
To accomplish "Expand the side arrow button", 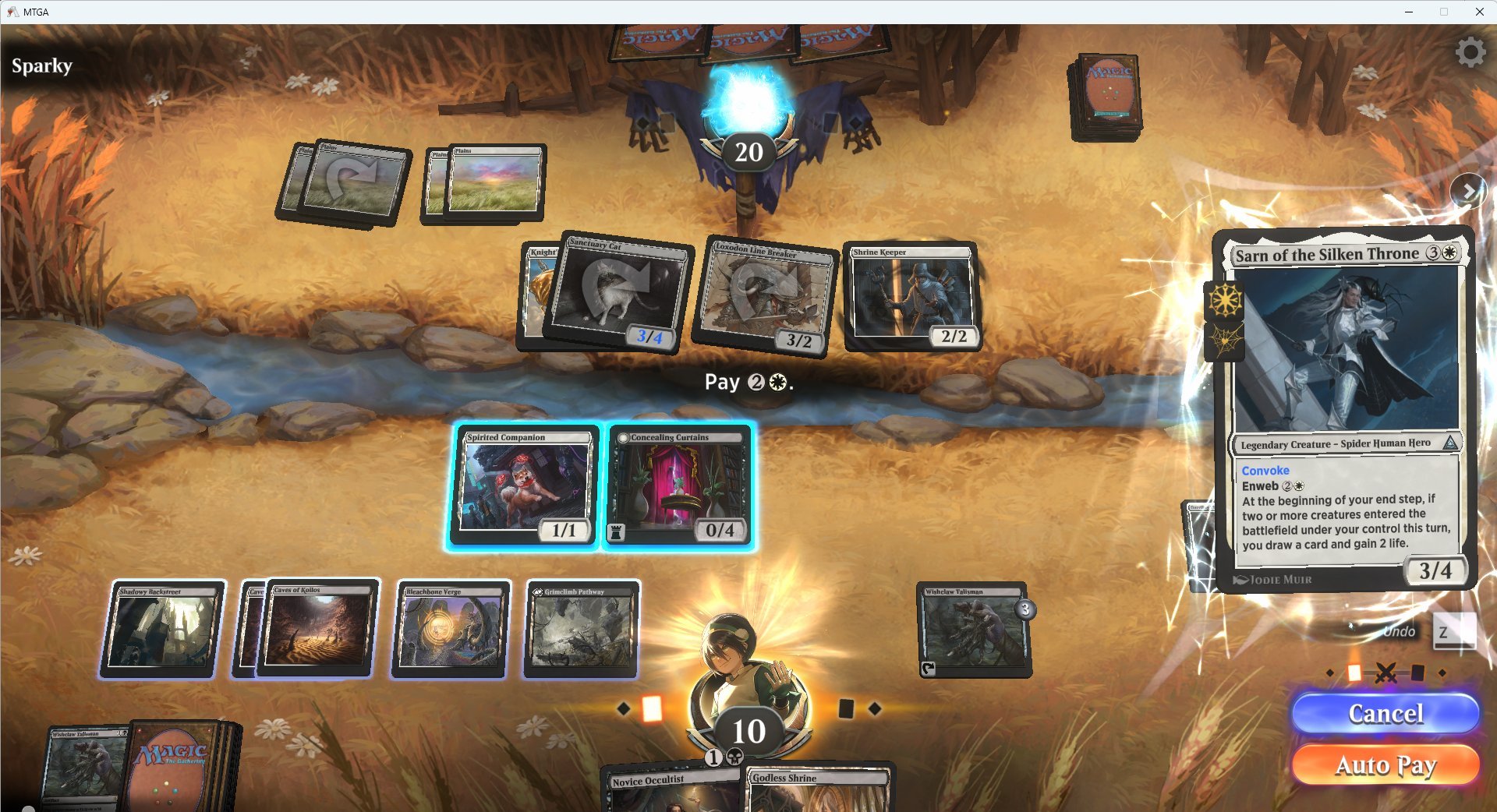I will coord(1468,191).
